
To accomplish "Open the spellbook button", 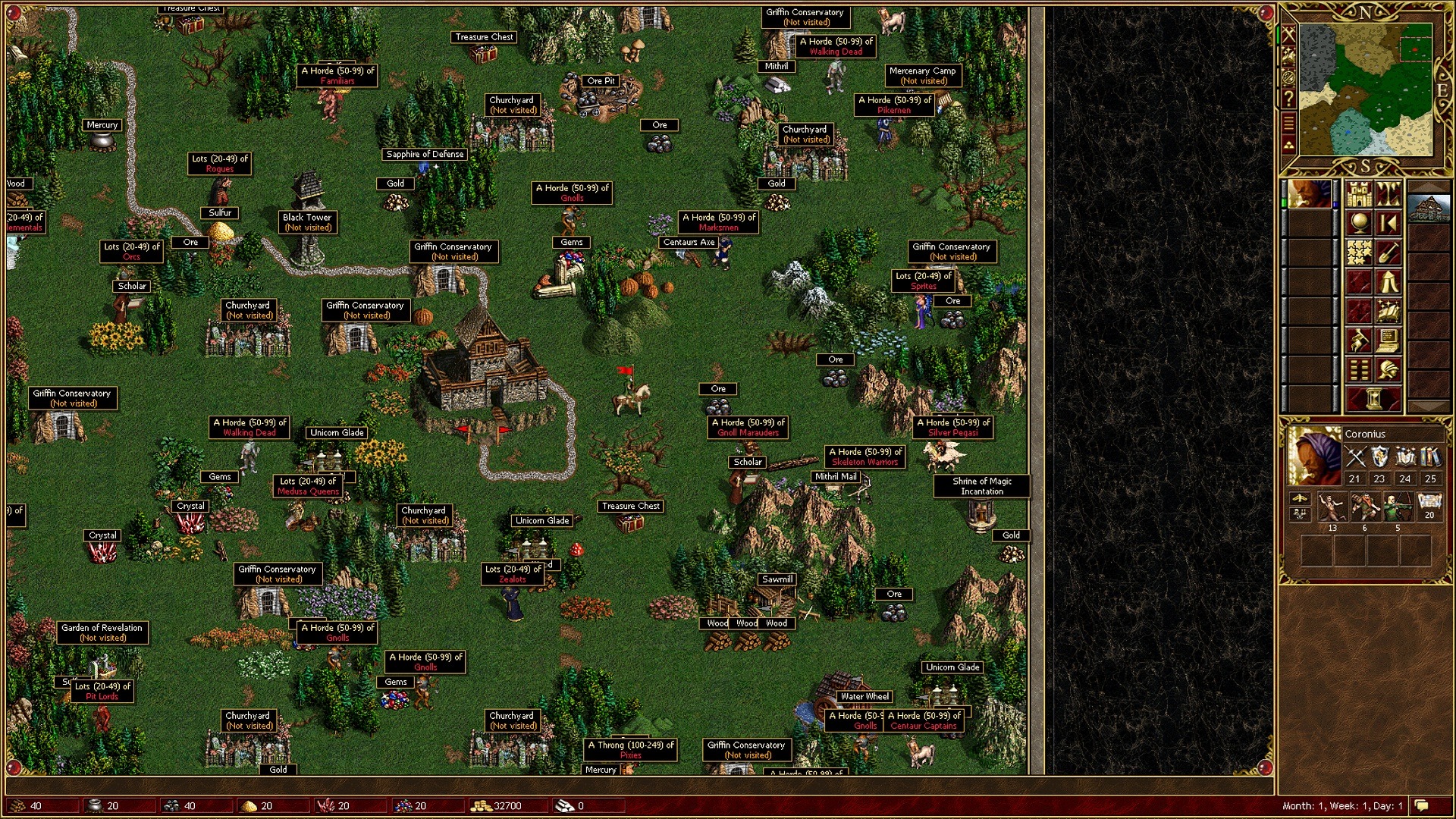I will click(1389, 311).
